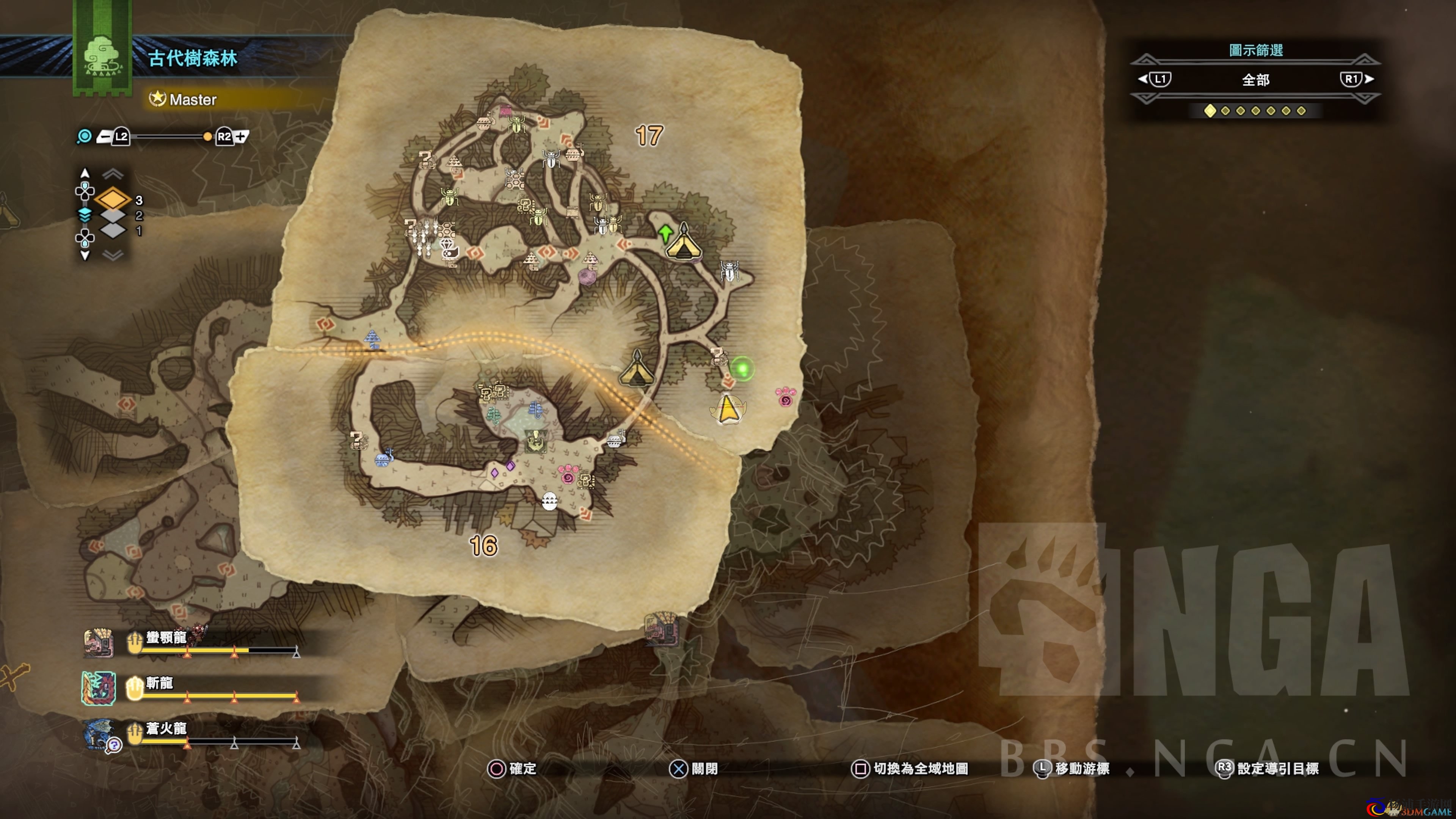Choose the 蒼火龍 monster row
Screen dimensions: 1456x819
(x=166, y=728)
